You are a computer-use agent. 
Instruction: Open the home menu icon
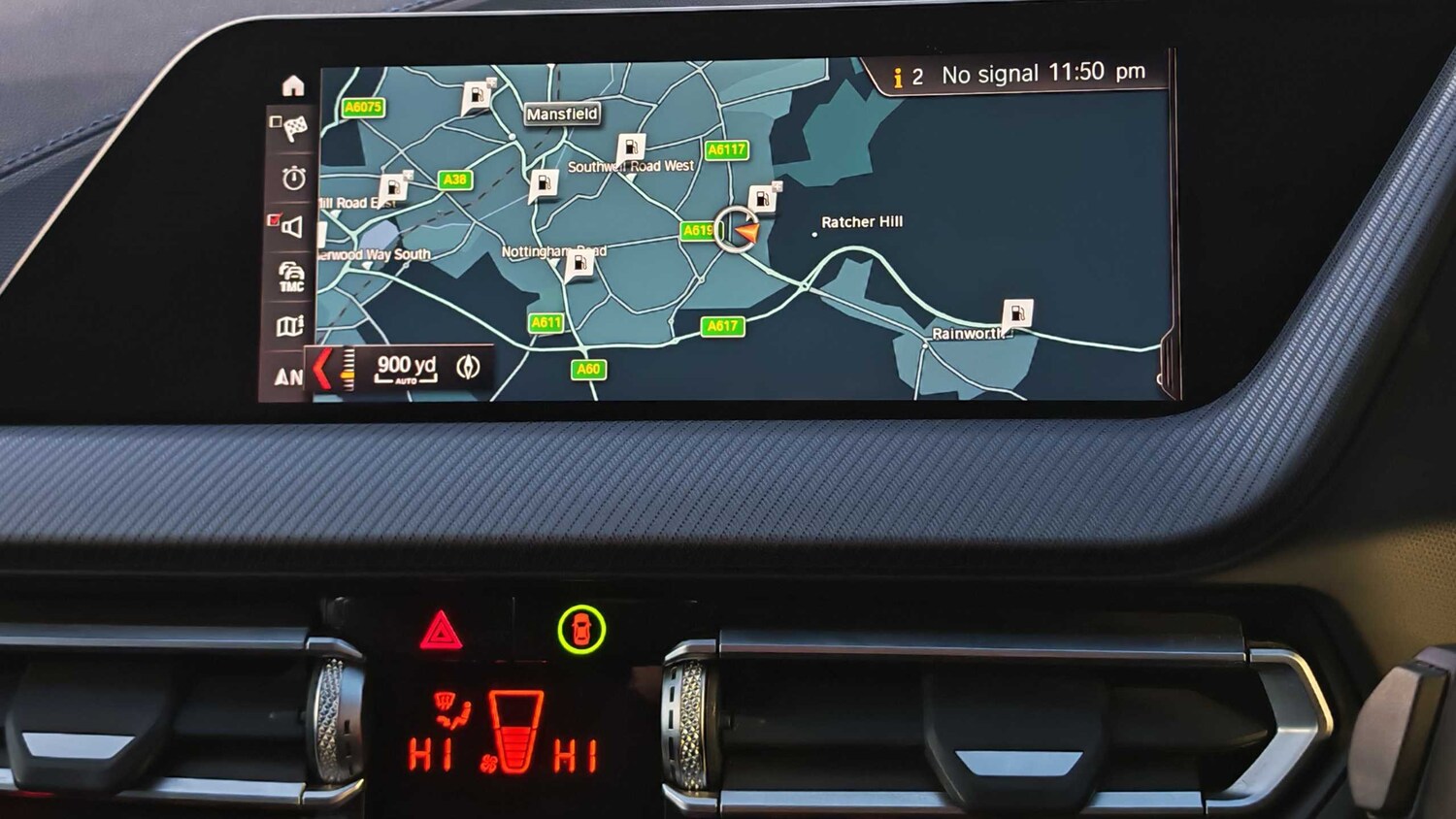coord(292,86)
